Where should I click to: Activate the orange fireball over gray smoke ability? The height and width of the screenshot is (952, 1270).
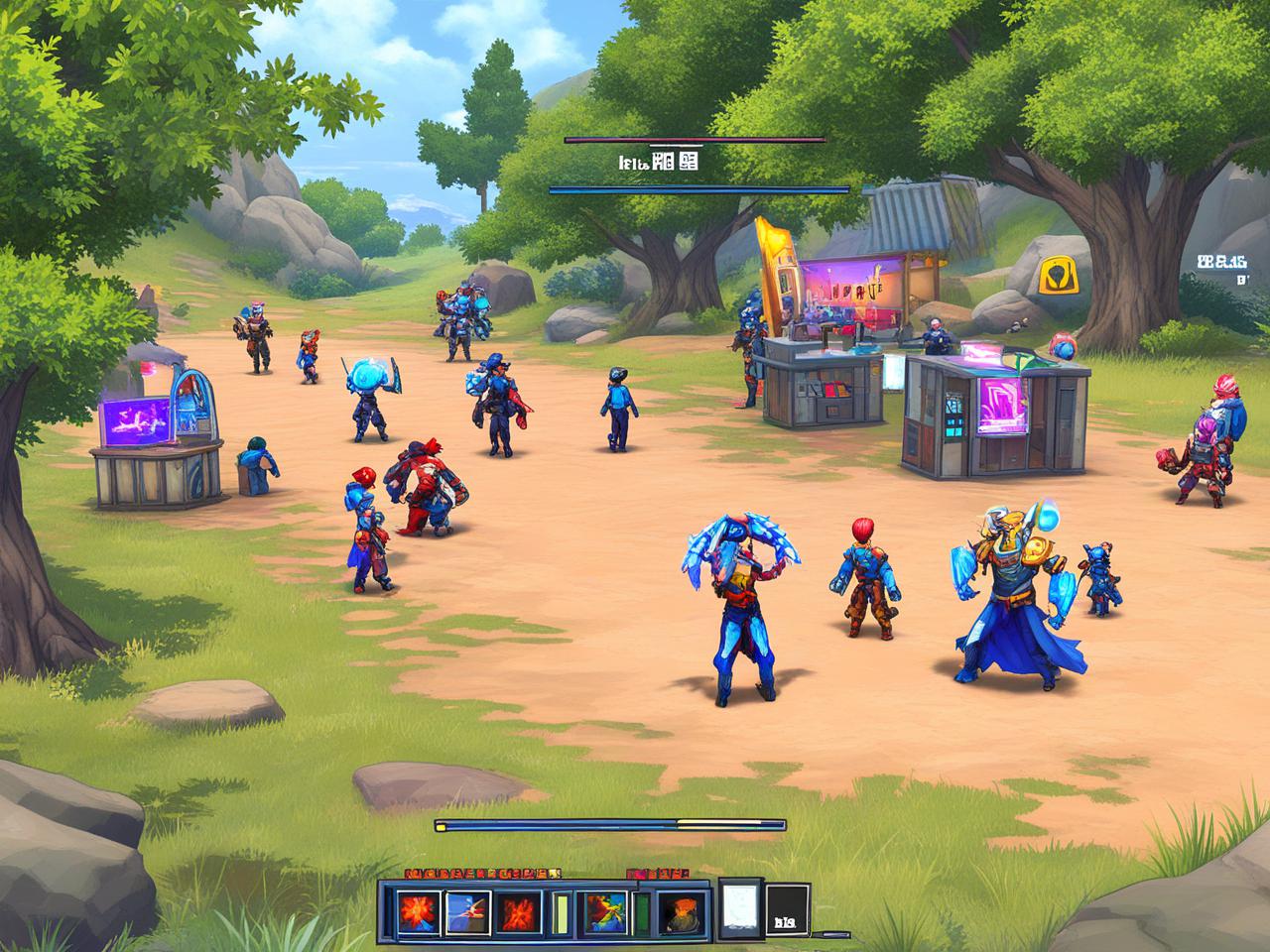(681, 912)
